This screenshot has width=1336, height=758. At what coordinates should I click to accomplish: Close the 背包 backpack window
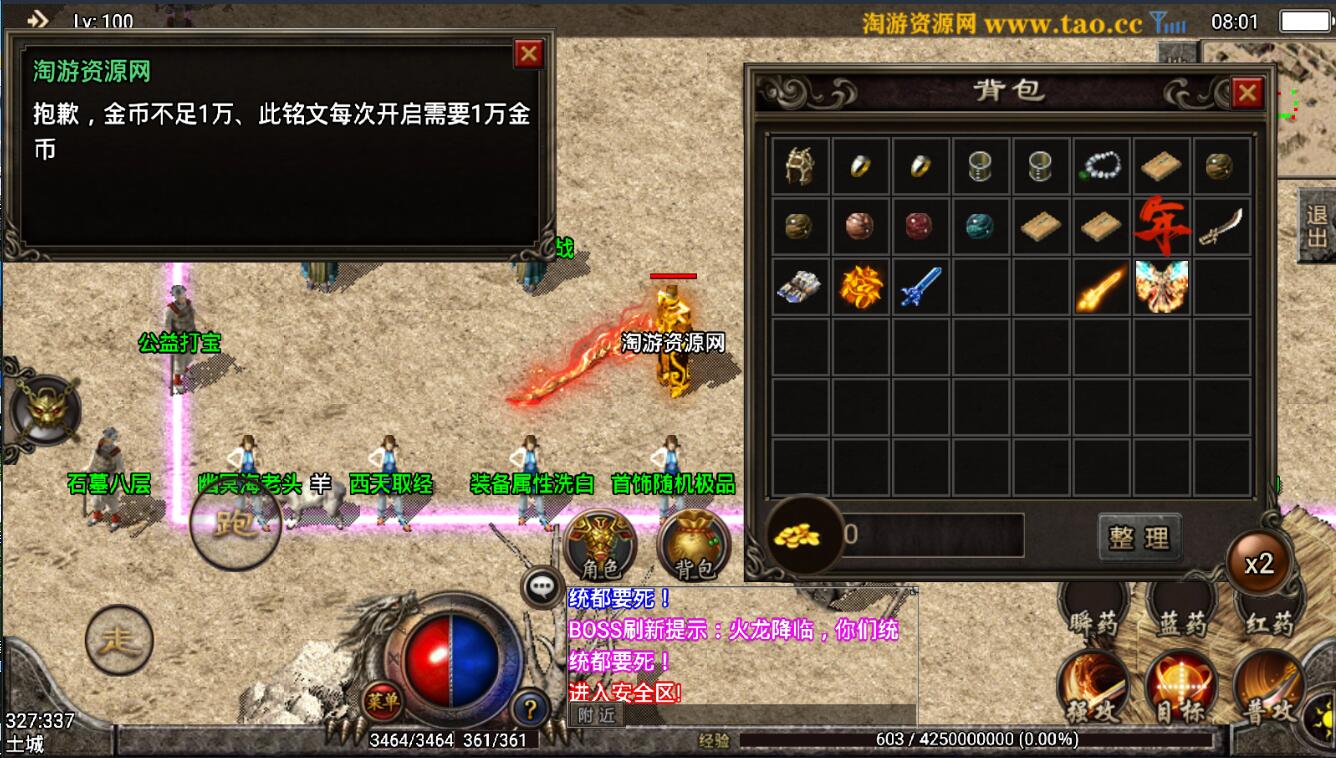click(x=1246, y=93)
